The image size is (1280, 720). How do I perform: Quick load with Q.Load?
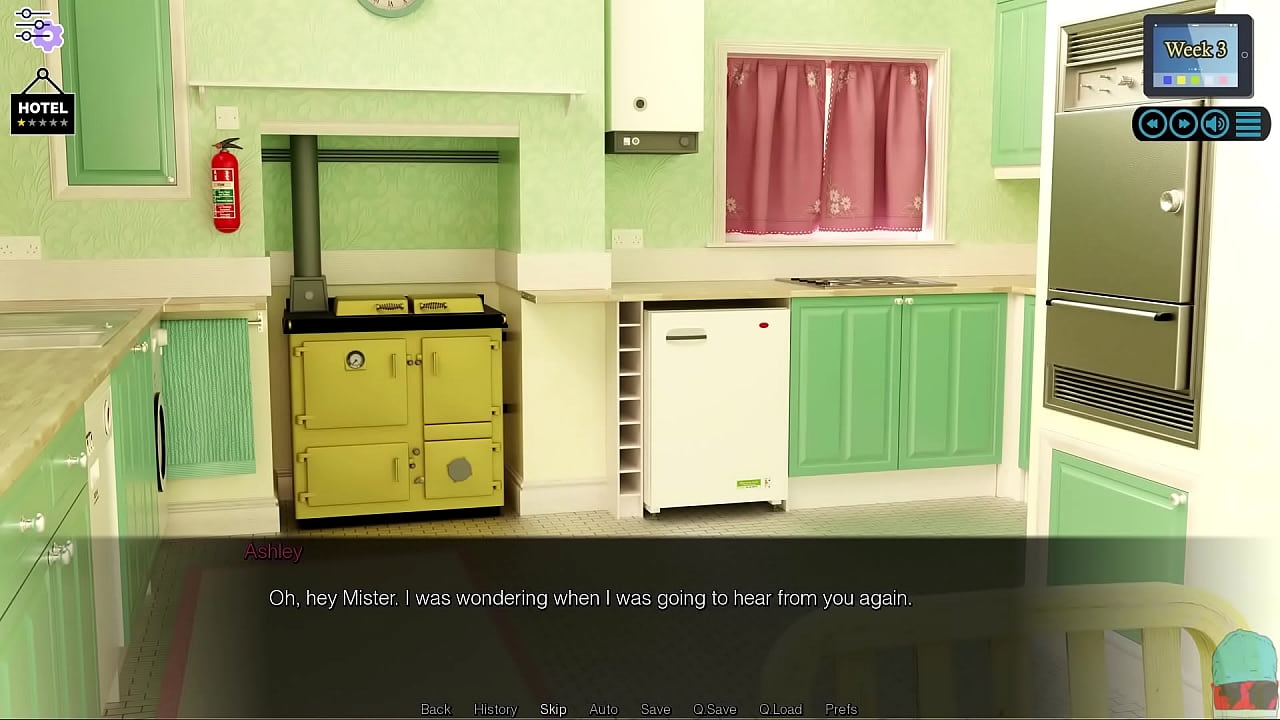click(780, 709)
